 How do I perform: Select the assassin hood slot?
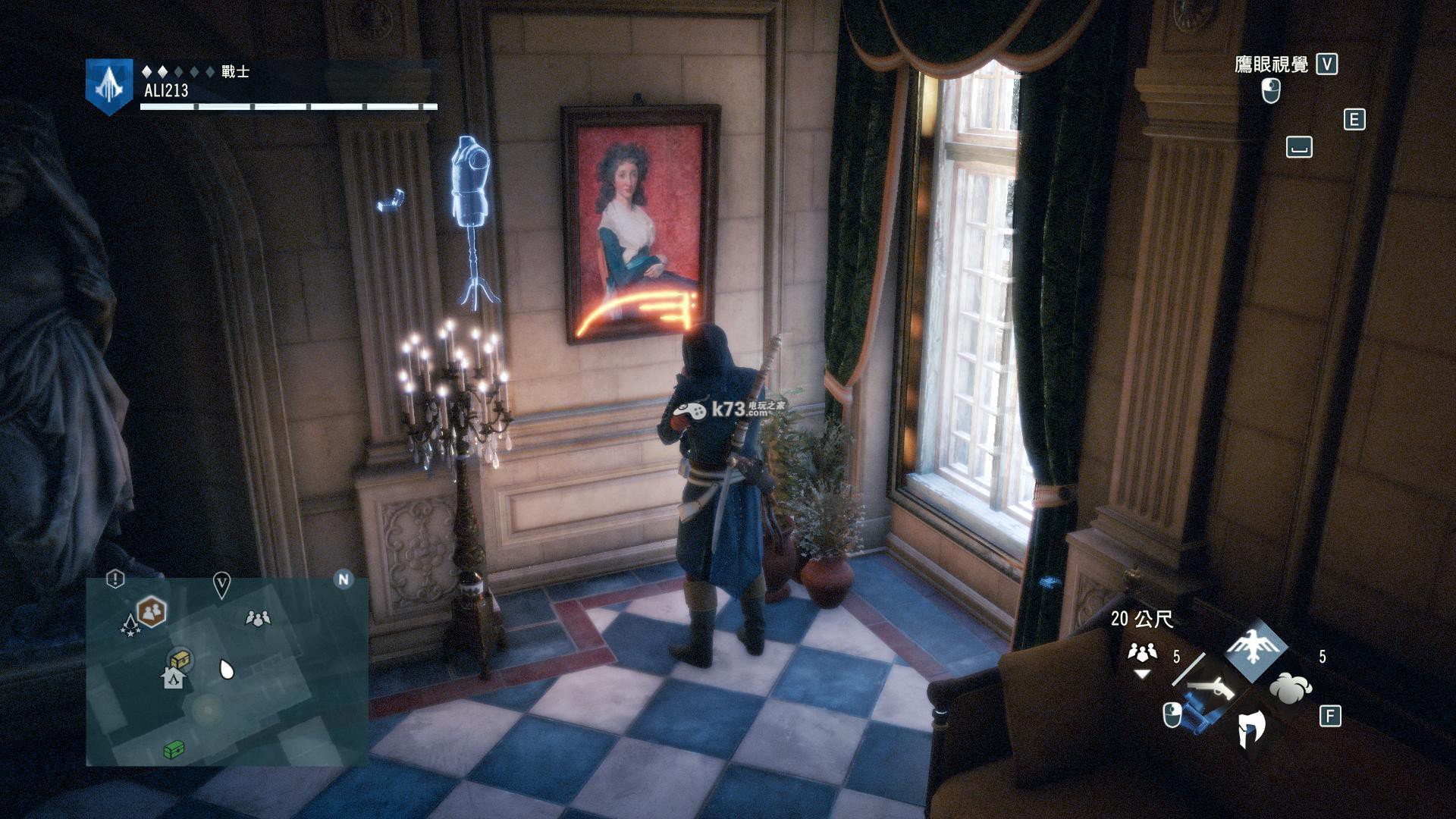click(x=1250, y=730)
